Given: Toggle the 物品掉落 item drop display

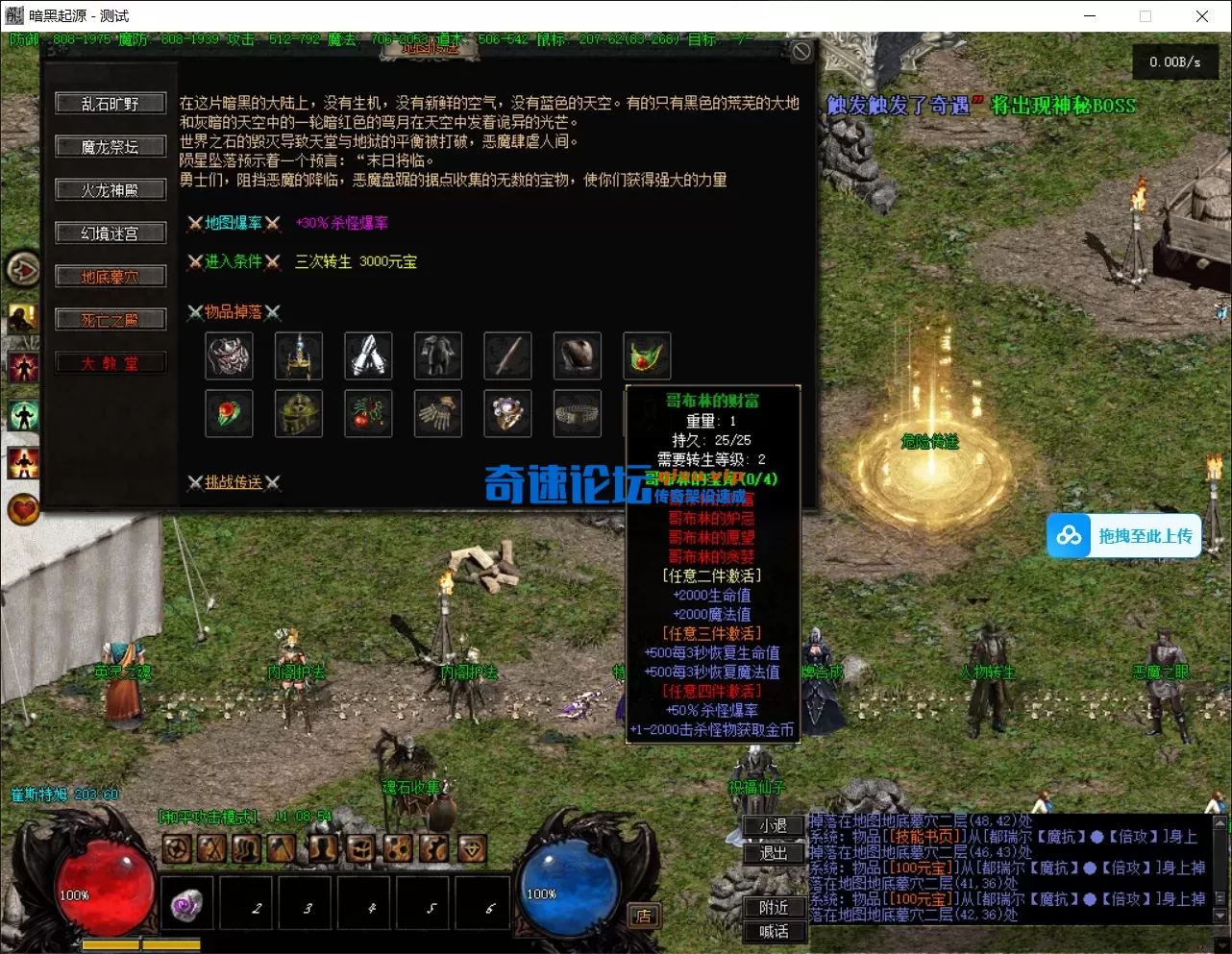Looking at the screenshot, I should coord(234,311).
